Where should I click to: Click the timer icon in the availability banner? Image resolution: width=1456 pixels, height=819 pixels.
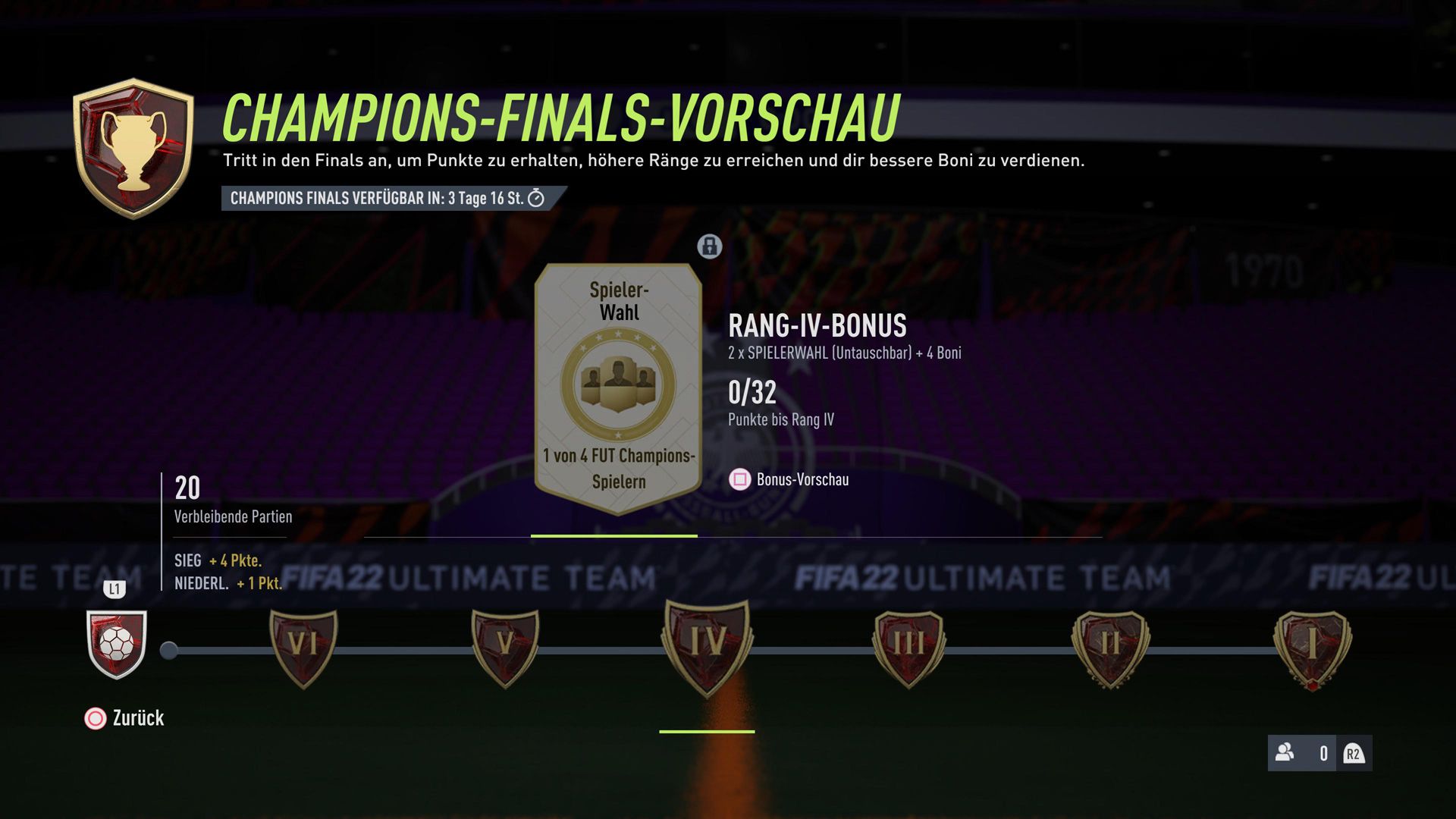536,199
